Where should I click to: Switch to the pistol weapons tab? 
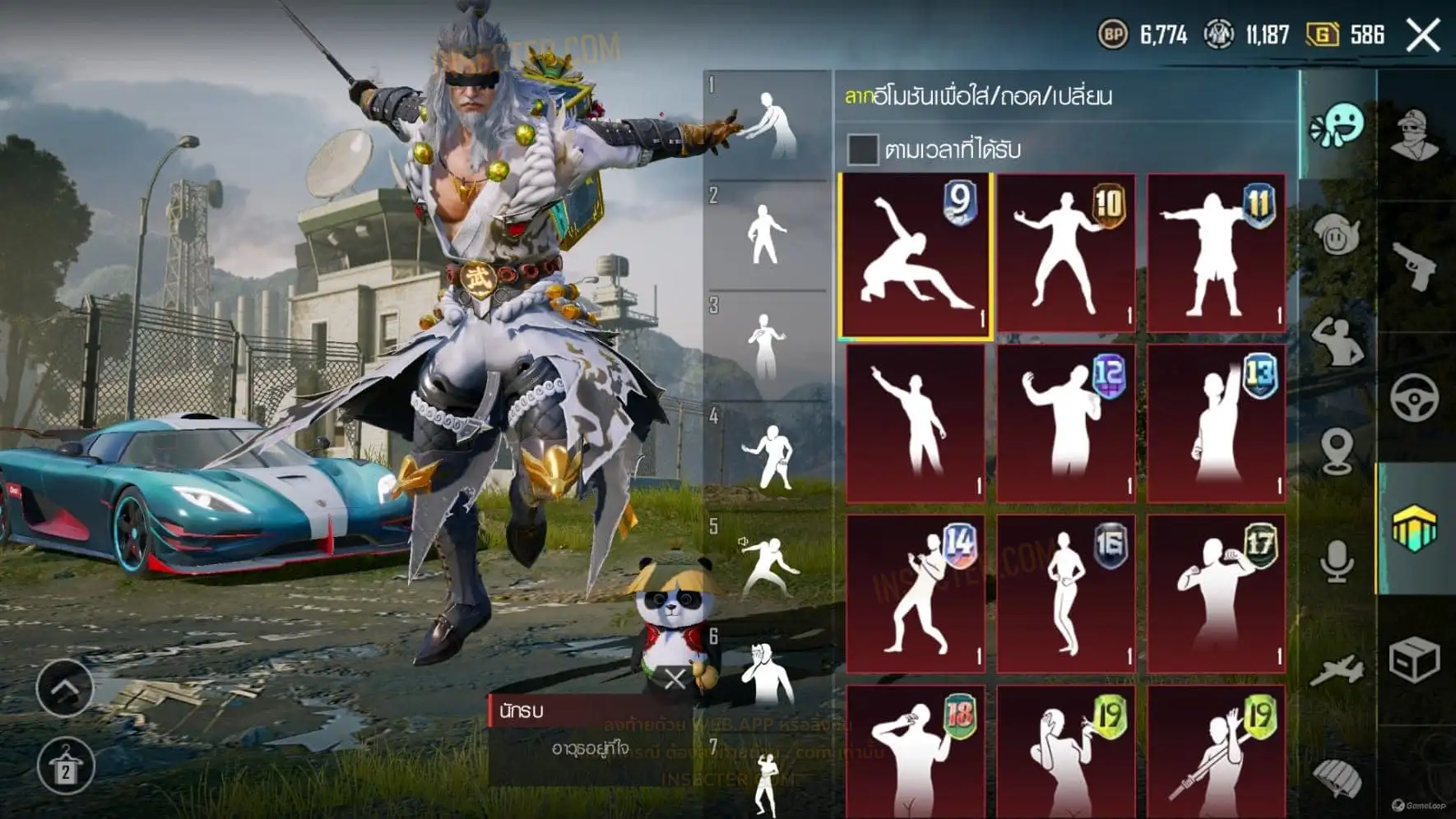1415,266
